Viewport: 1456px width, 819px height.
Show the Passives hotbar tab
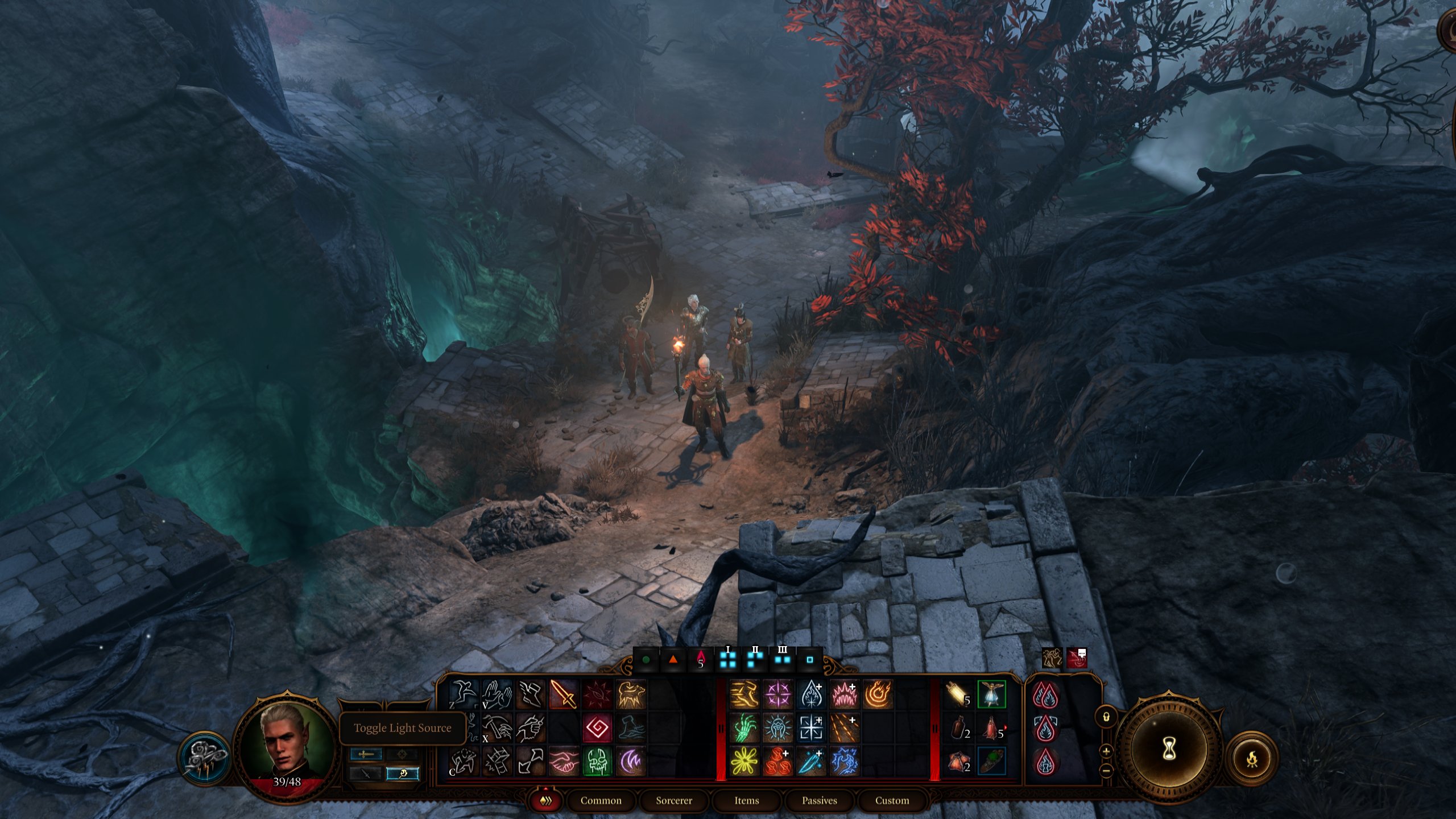click(819, 801)
